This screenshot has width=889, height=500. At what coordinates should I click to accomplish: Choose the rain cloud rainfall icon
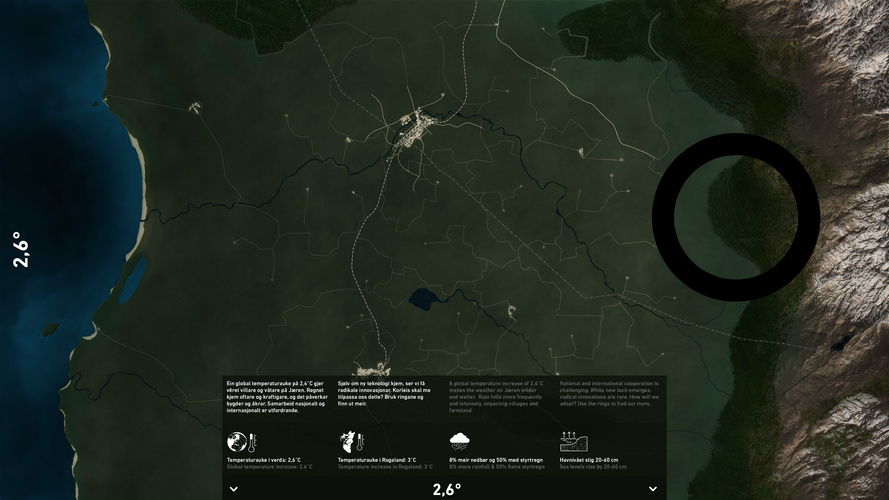coord(460,441)
